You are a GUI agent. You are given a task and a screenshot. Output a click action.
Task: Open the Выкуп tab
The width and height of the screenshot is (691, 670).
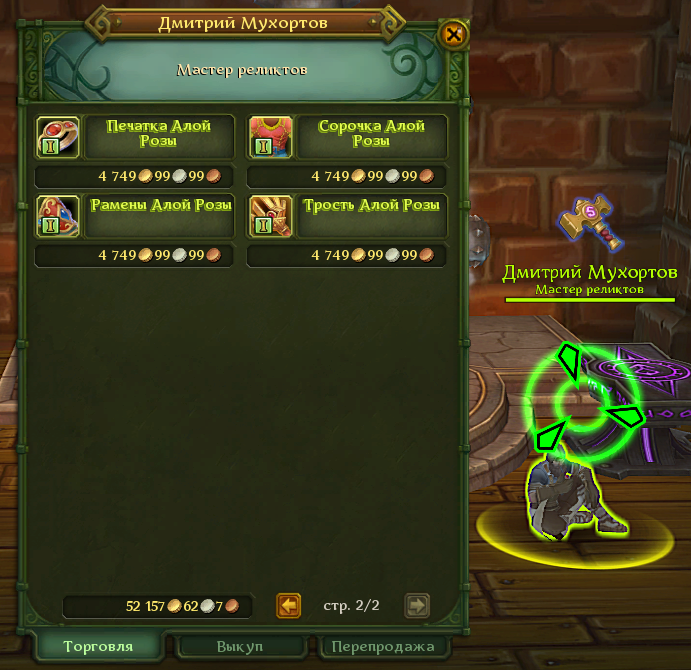click(x=240, y=646)
